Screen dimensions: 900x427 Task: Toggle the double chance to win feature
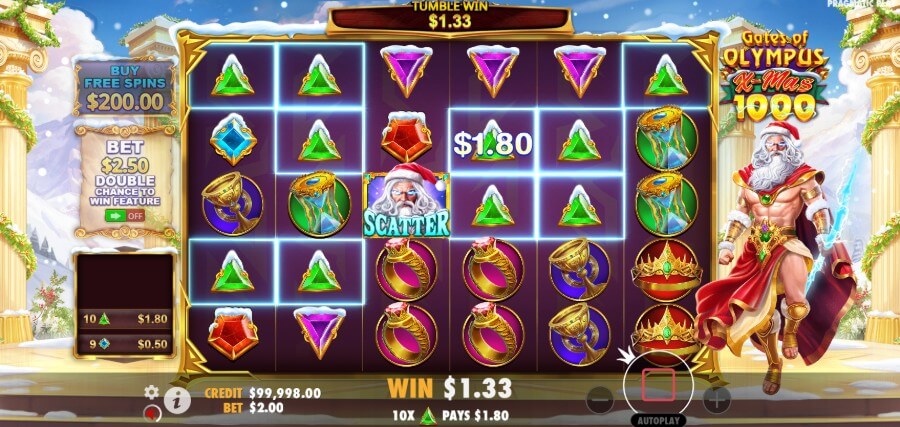[x=124, y=214]
